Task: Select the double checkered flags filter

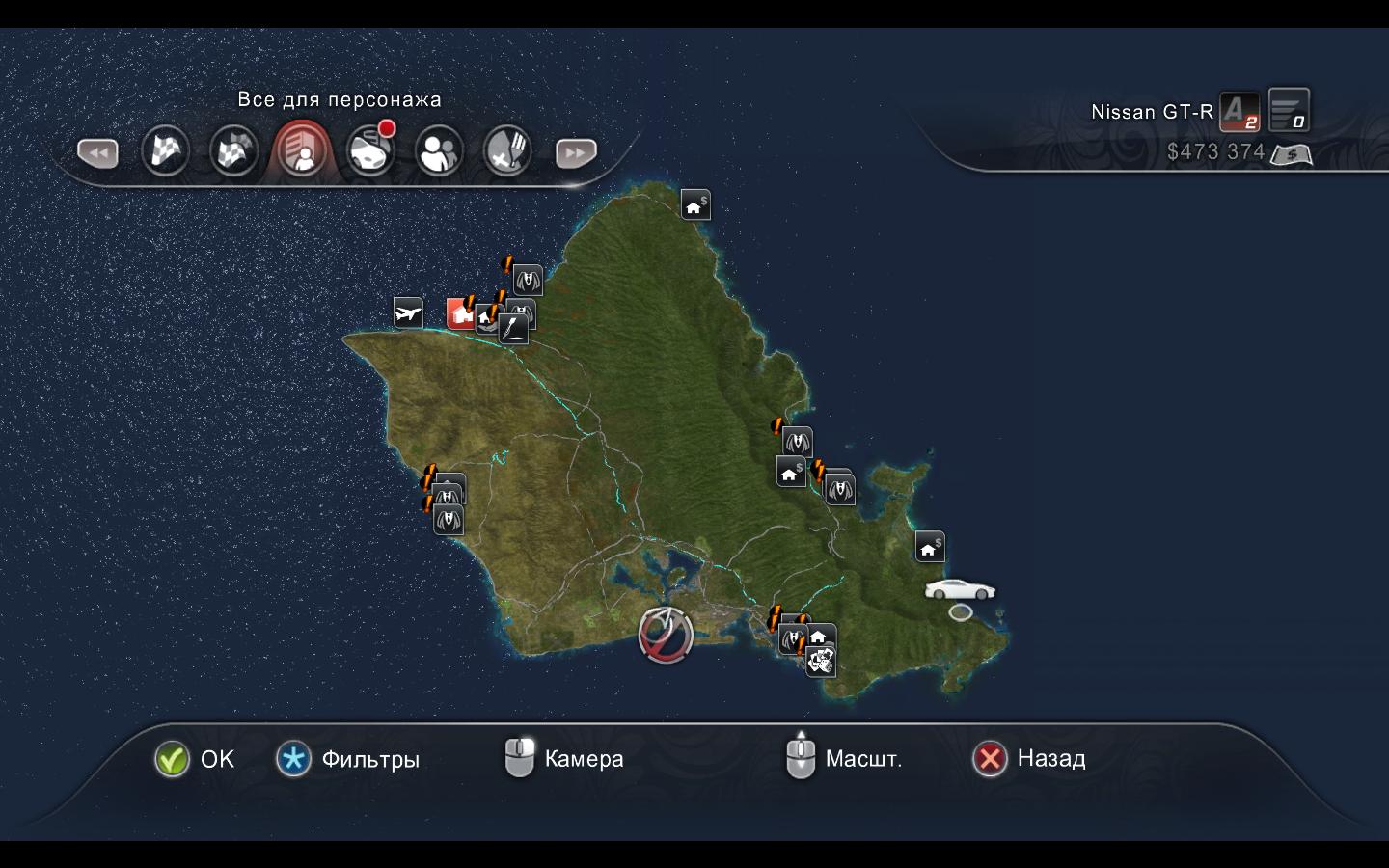Action: coord(233,151)
